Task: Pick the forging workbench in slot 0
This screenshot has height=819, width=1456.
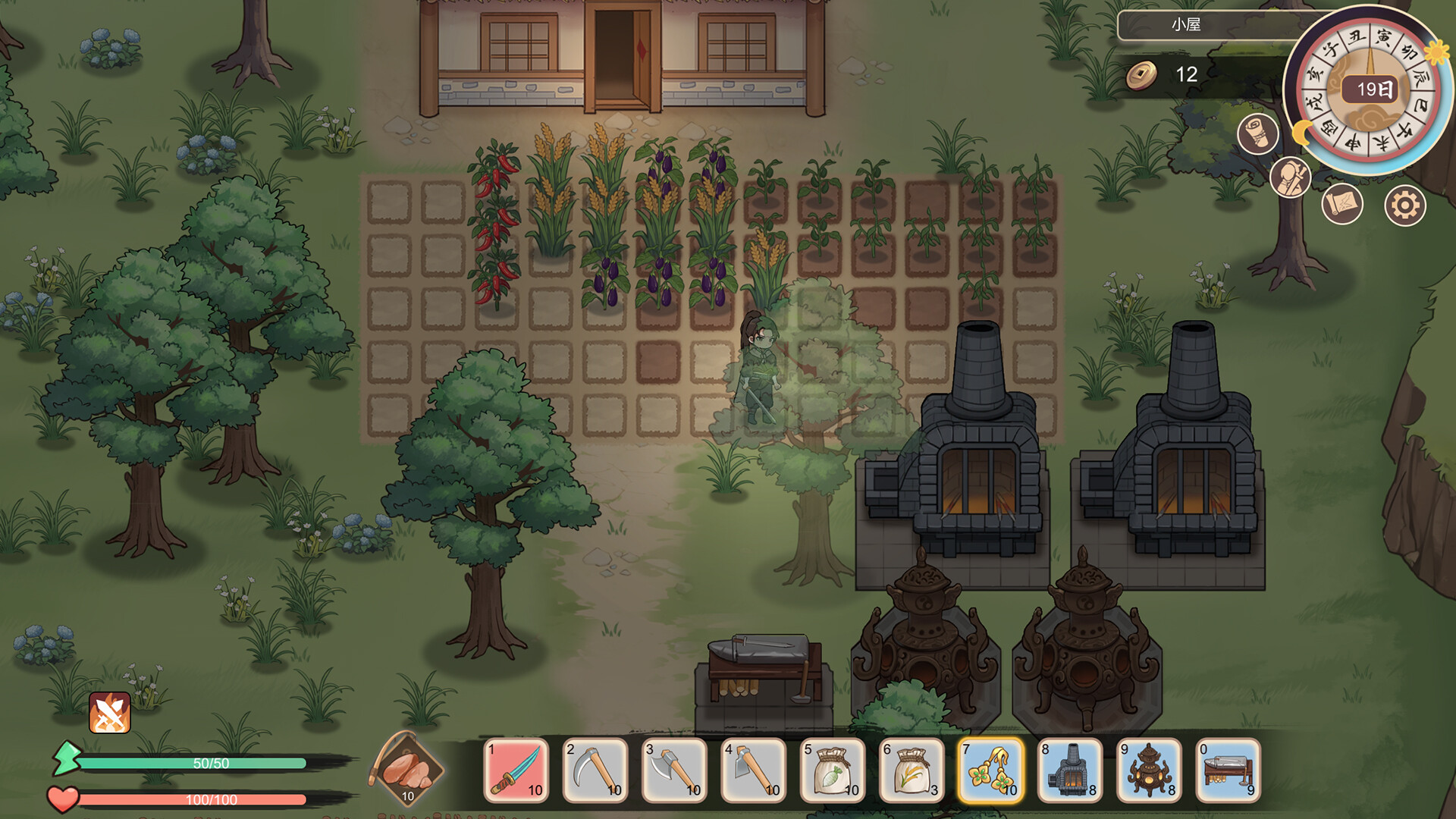Action: 1228,770
